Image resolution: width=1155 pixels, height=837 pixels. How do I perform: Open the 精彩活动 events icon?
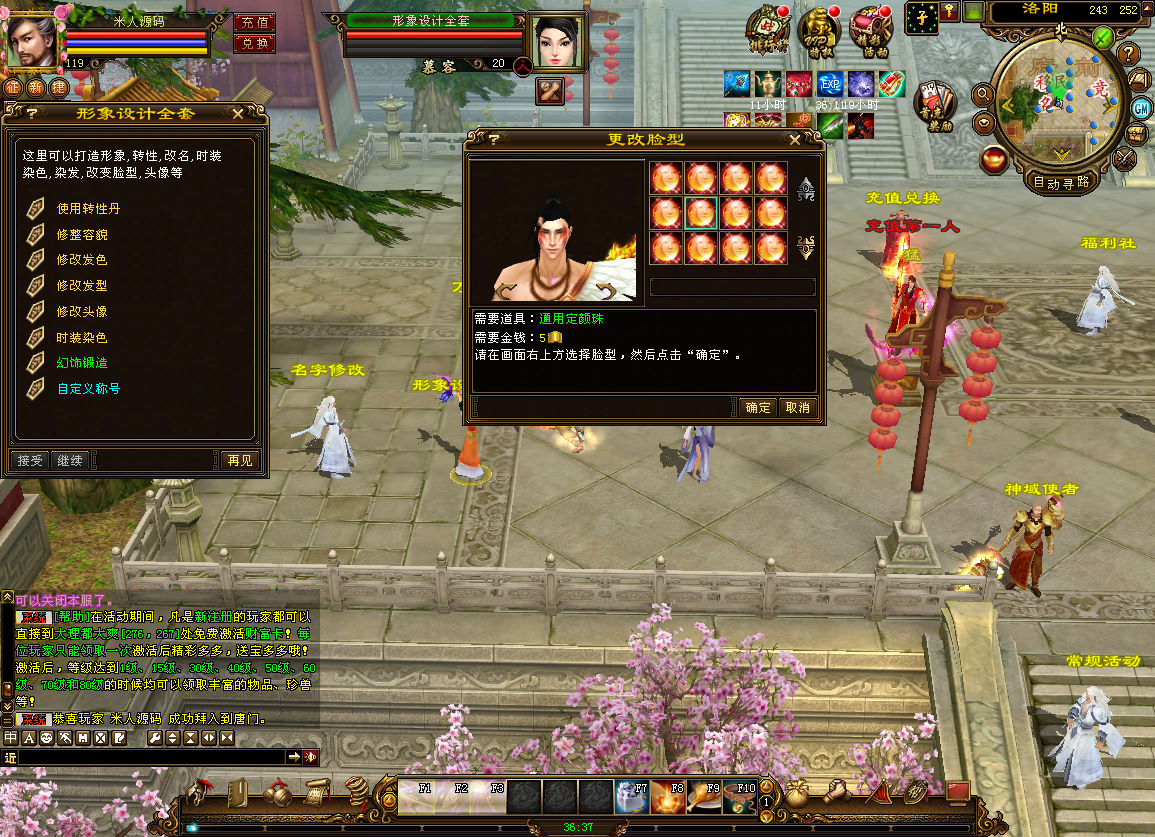coord(869,30)
